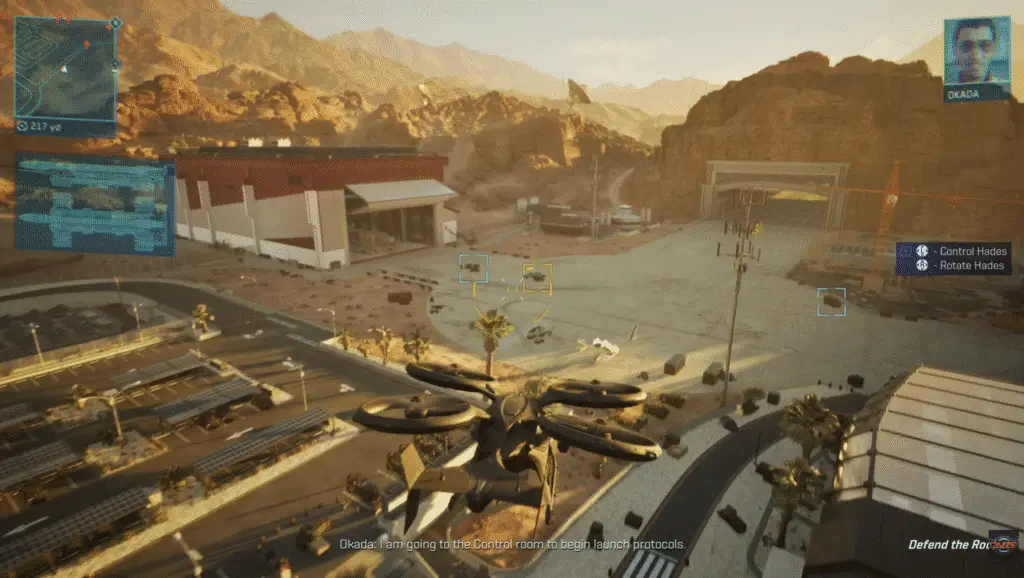This screenshot has width=1024, height=578.
Task: Select the blue schematic display panel
Action: tap(95, 205)
